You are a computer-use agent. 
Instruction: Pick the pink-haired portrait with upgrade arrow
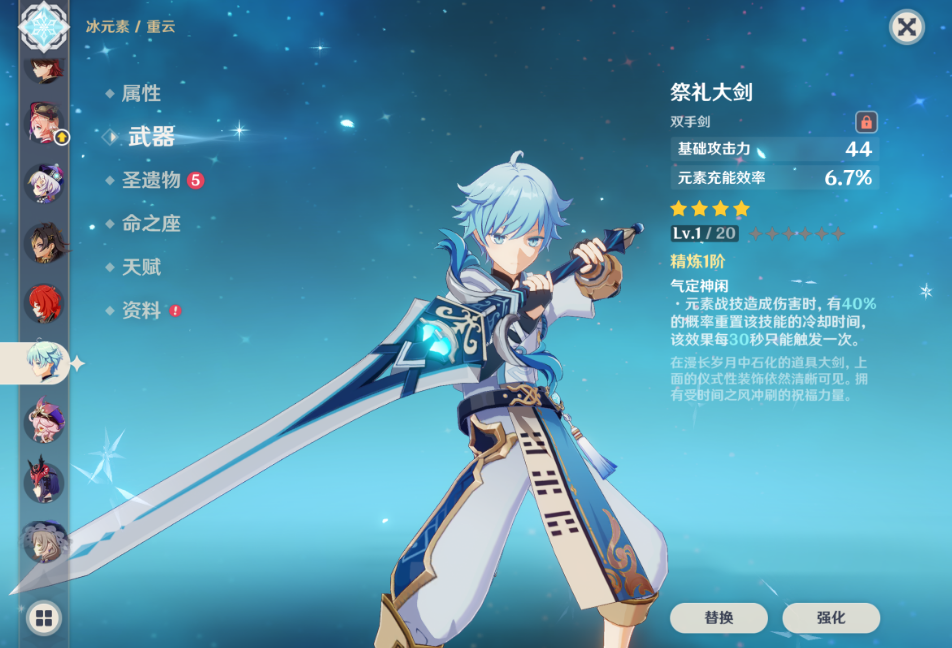point(44,124)
